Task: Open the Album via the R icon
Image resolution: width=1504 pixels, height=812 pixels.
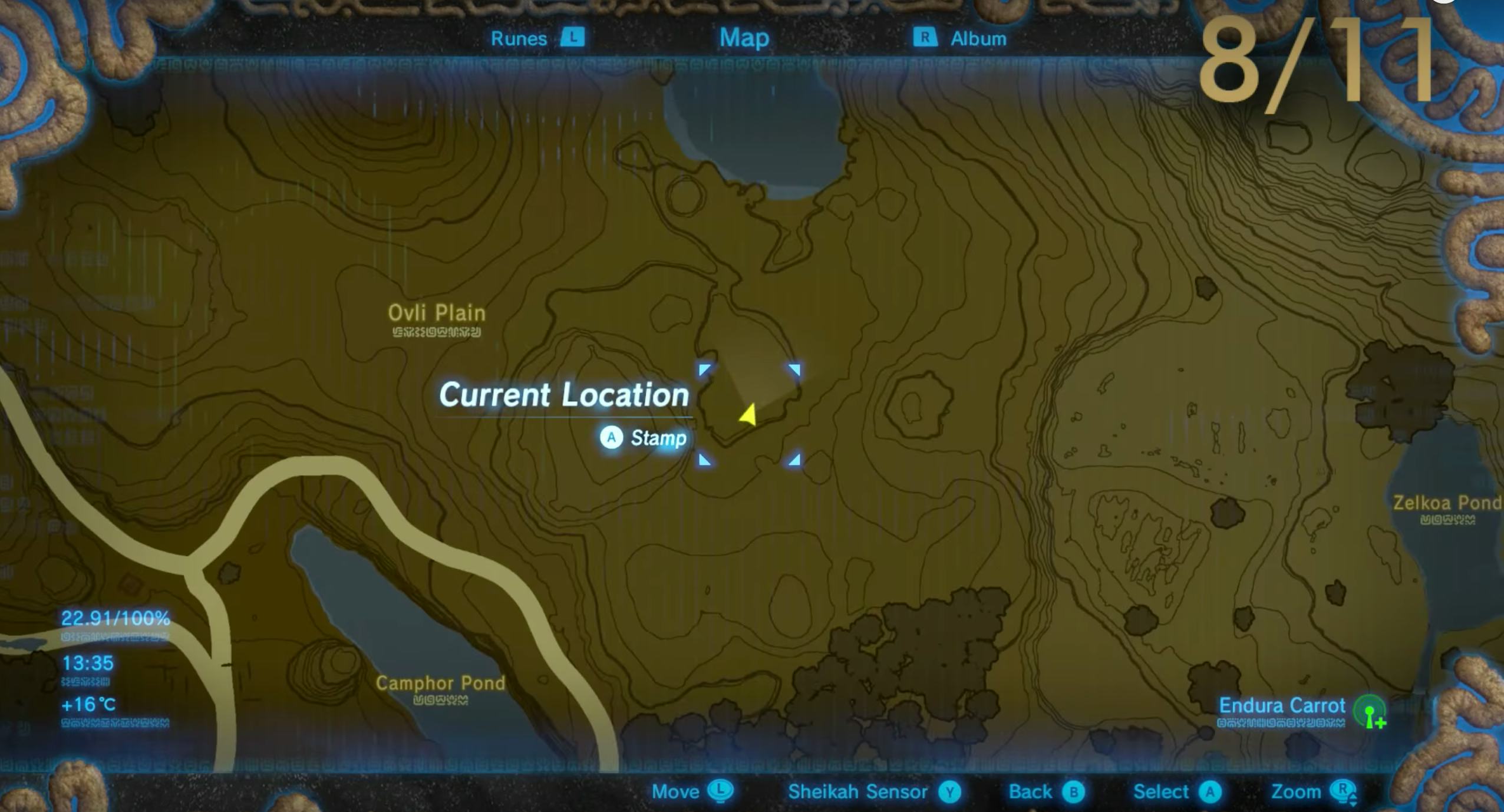Action: pos(925,38)
